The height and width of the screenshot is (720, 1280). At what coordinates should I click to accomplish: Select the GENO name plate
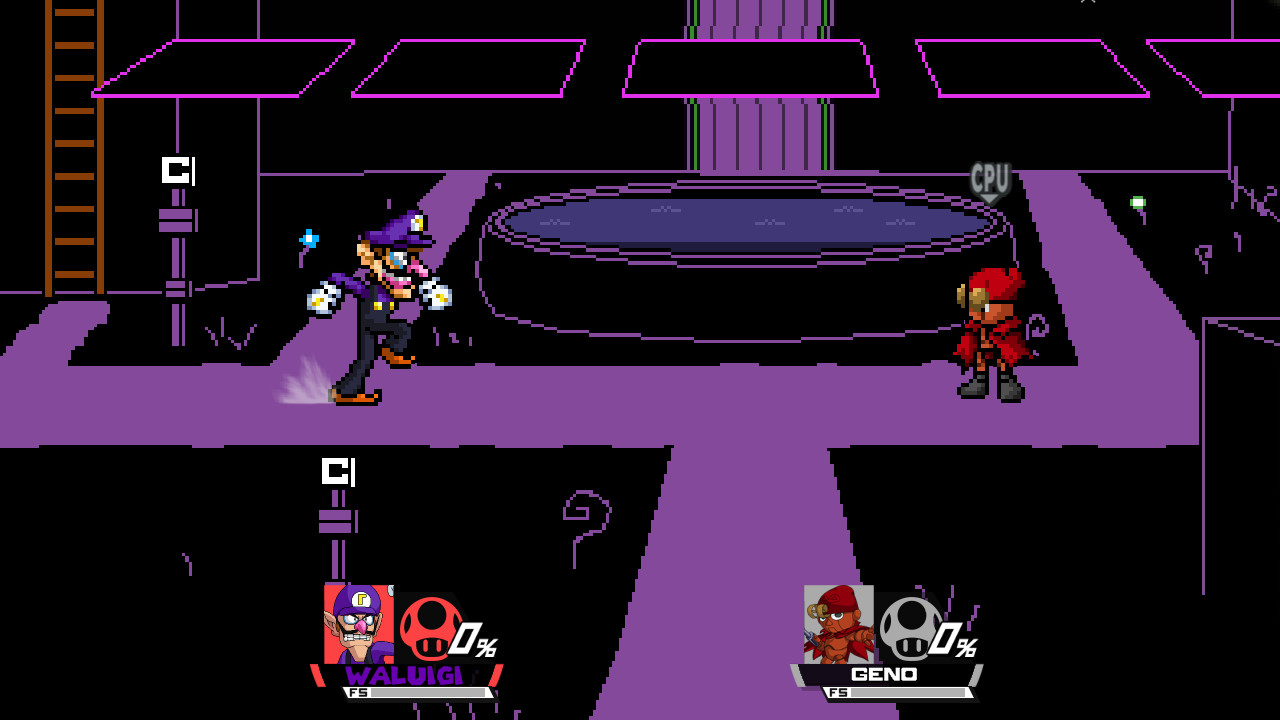(x=887, y=675)
